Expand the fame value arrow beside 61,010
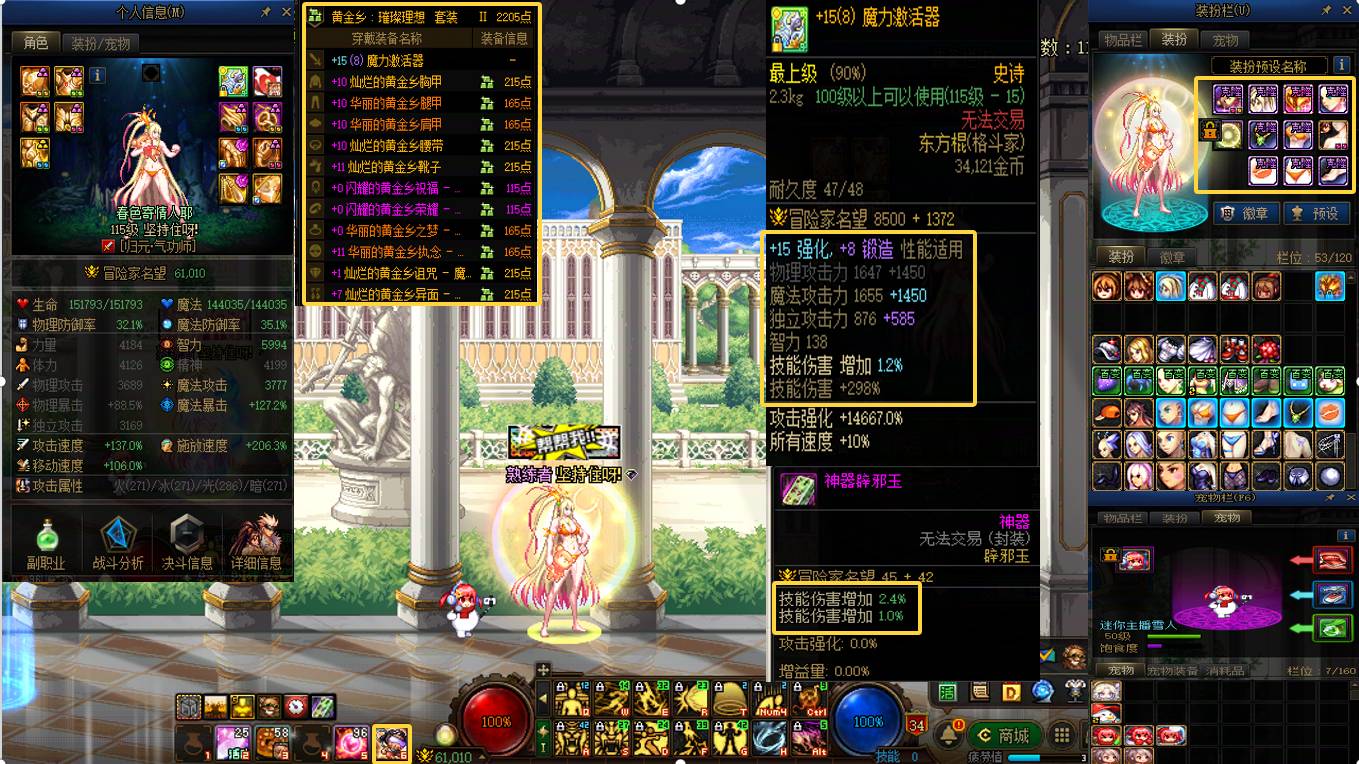This screenshot has height=764, width=1359. pyautogui.click(x=481, y=756)
